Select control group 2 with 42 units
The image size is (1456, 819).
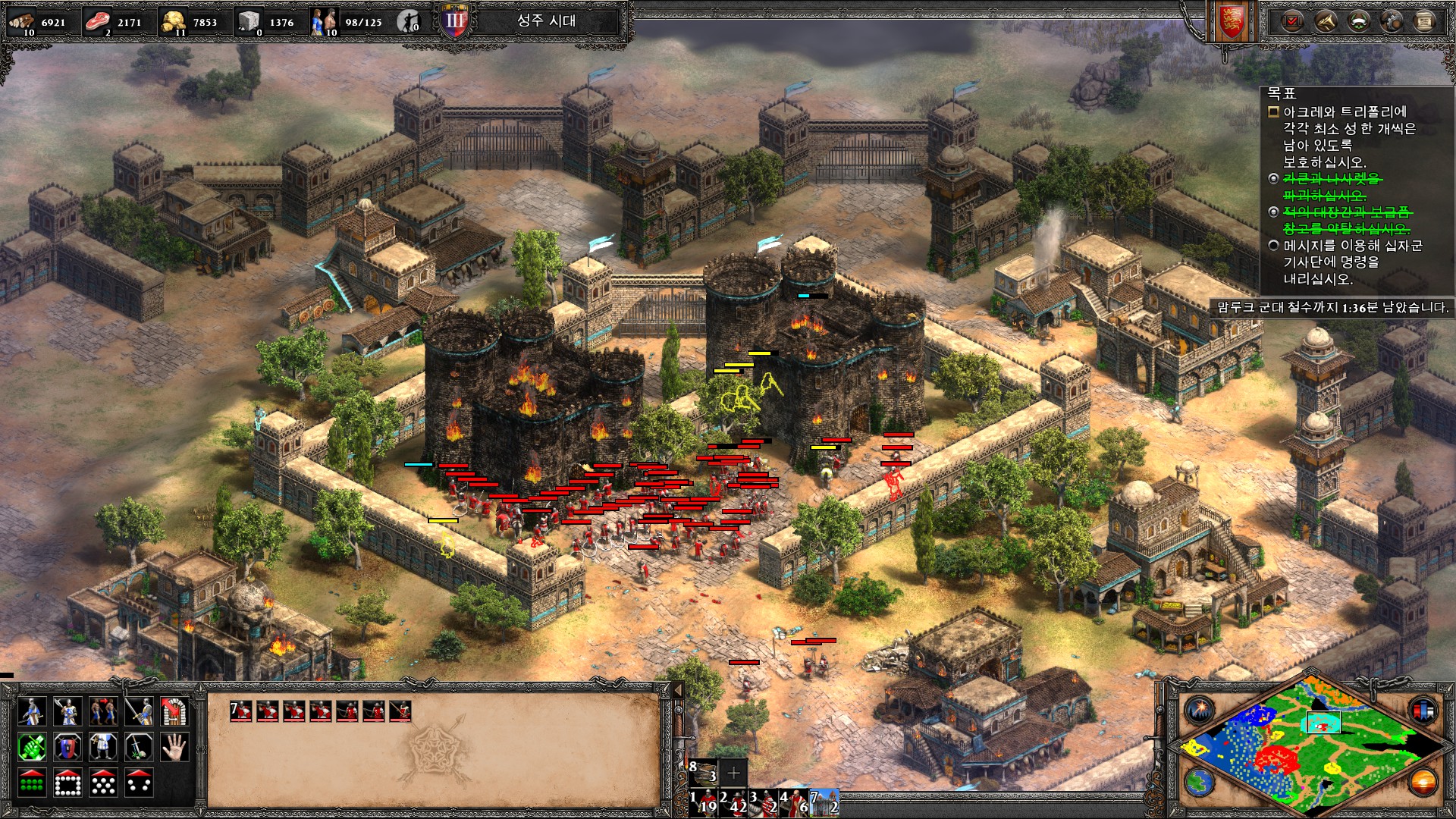tap(733, 802)
